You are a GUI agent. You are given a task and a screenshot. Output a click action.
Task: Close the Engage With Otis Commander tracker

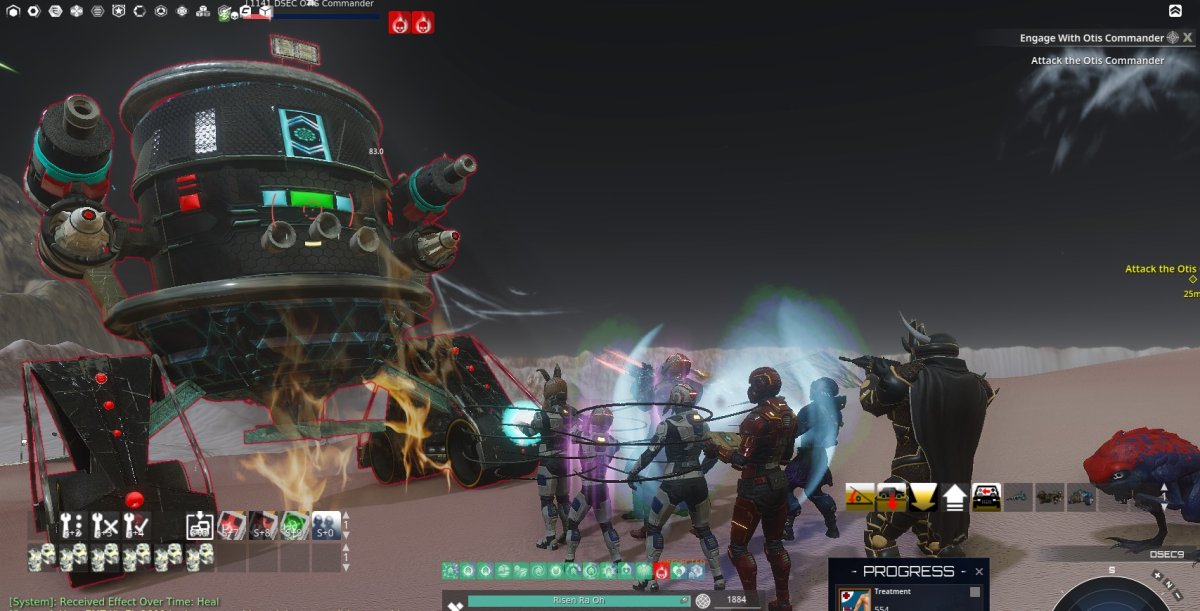coord(1187,38)
